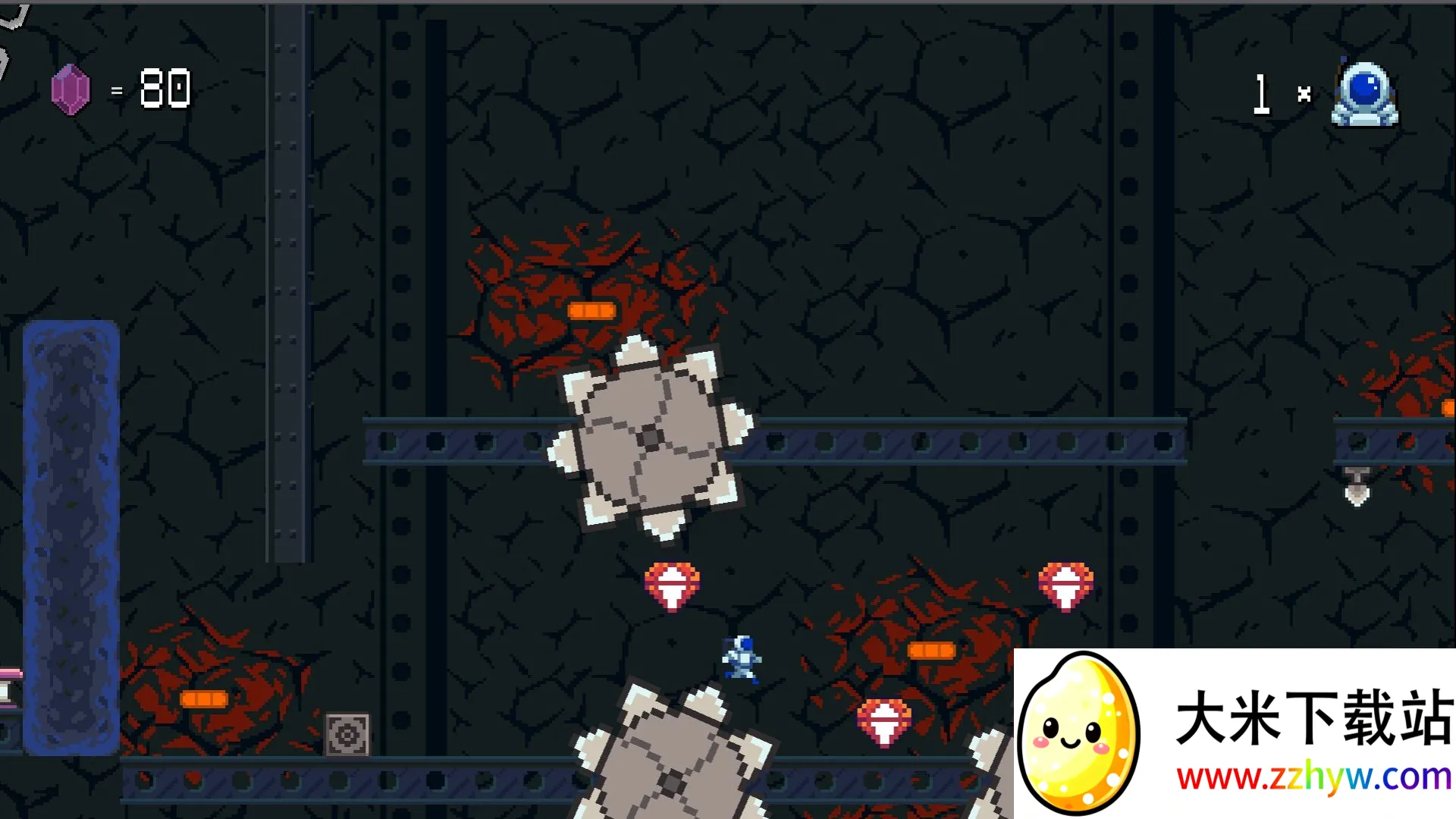
Task: Click the purple gem counter icon
Action: point(71,89)
